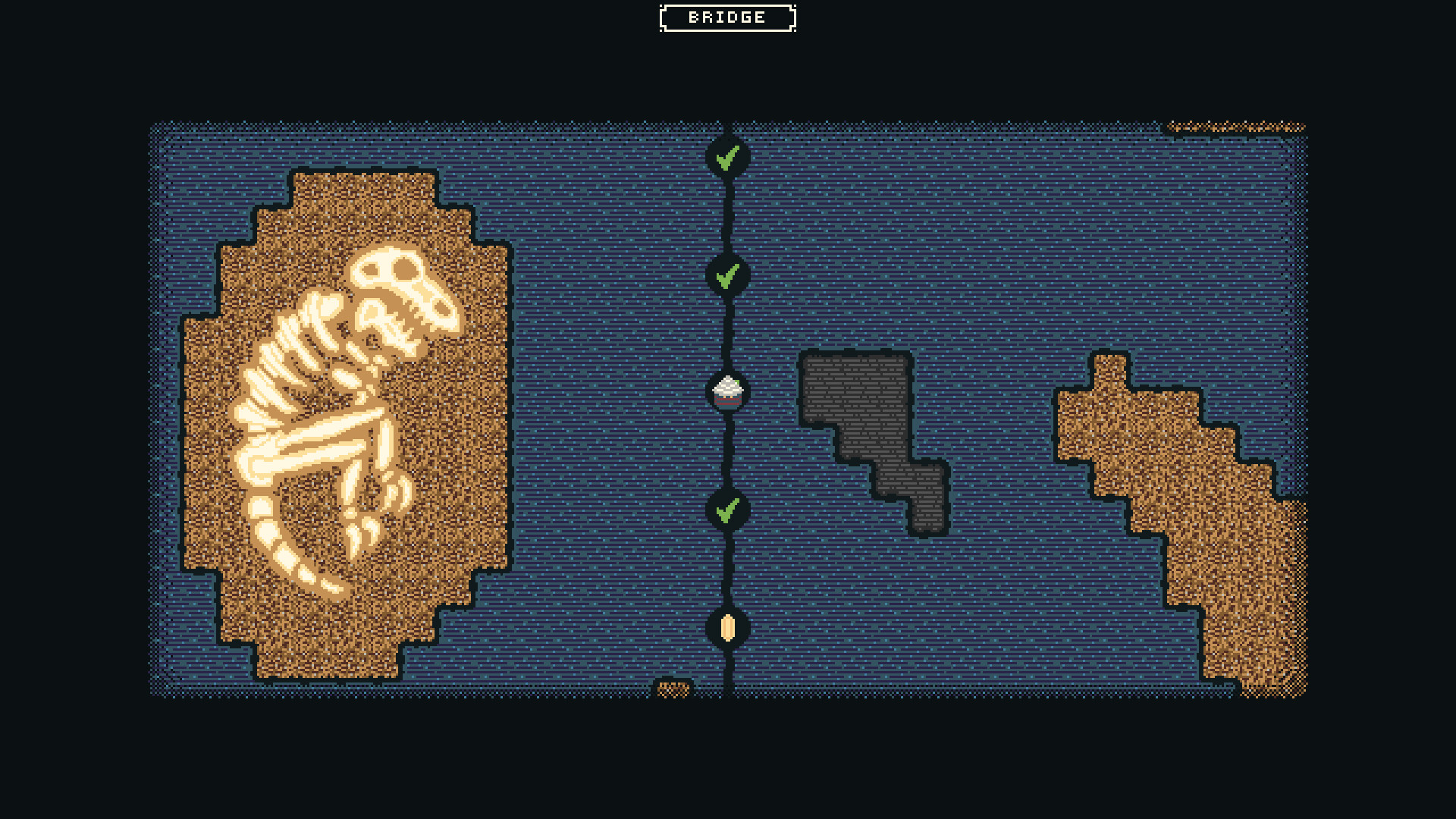Viewport: 1456px width, 819px height.
Task: Toggle the cake node on the bridge path
Action: click(726, 392)
